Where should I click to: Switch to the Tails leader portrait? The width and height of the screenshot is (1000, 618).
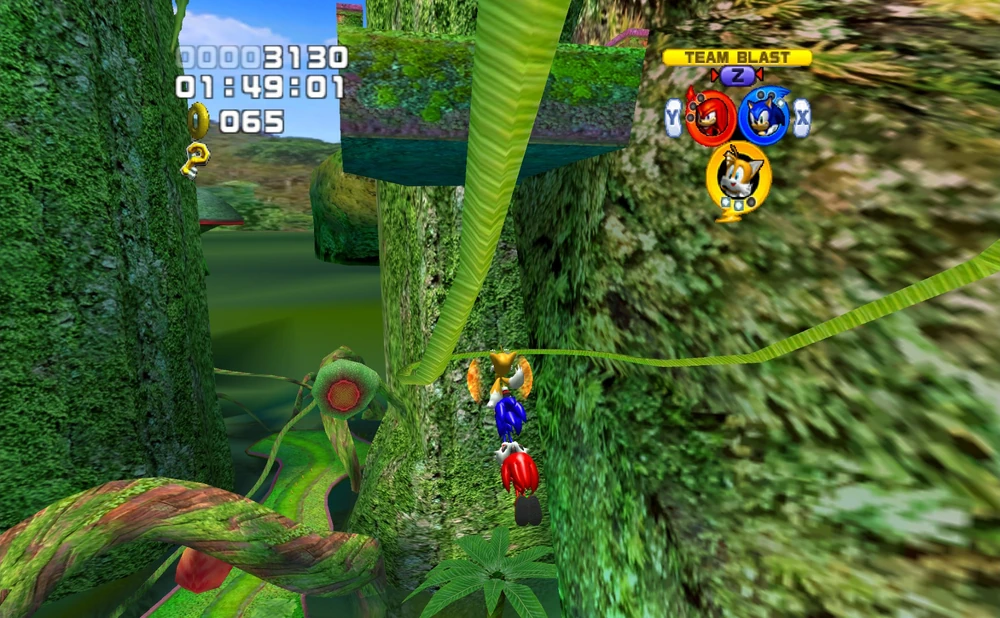point(738,176)
